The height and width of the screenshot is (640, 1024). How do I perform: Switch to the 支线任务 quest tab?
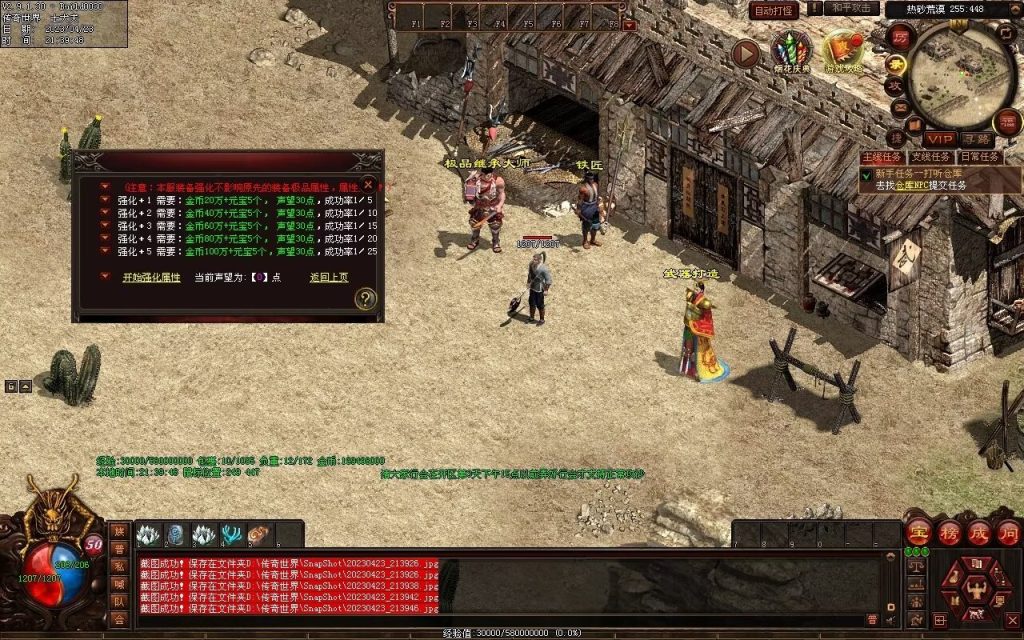click(x=929, y=157)
